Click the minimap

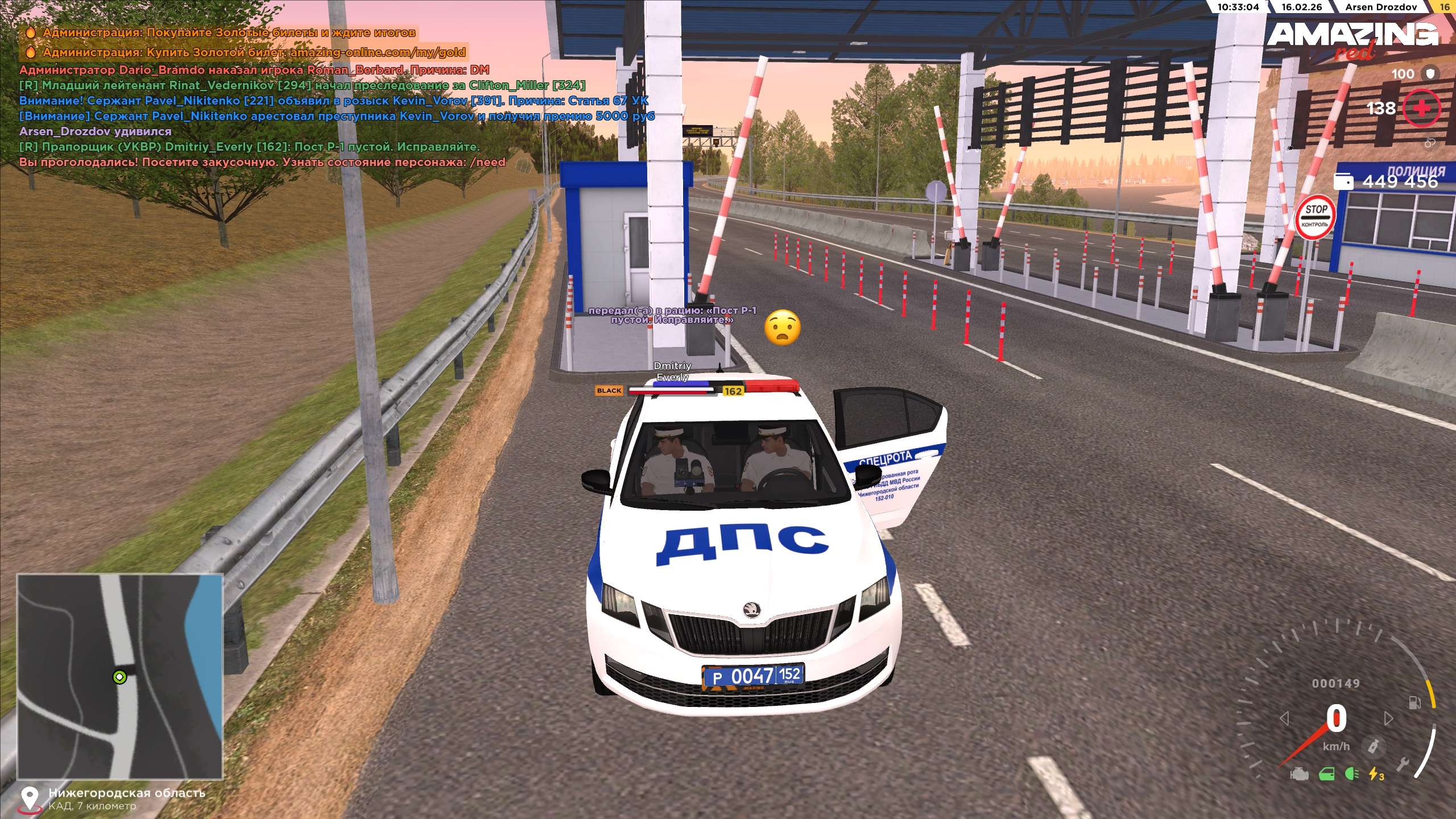click(x=119, y=676)
